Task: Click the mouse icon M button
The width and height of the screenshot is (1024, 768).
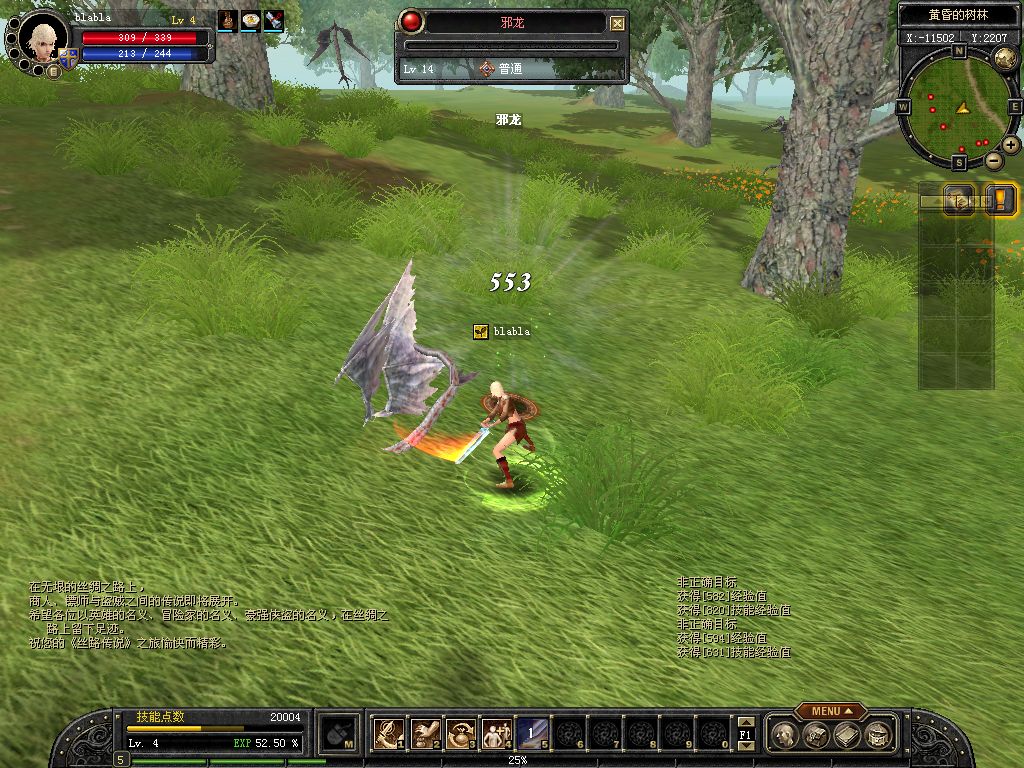Action: [x=341, y=734]
